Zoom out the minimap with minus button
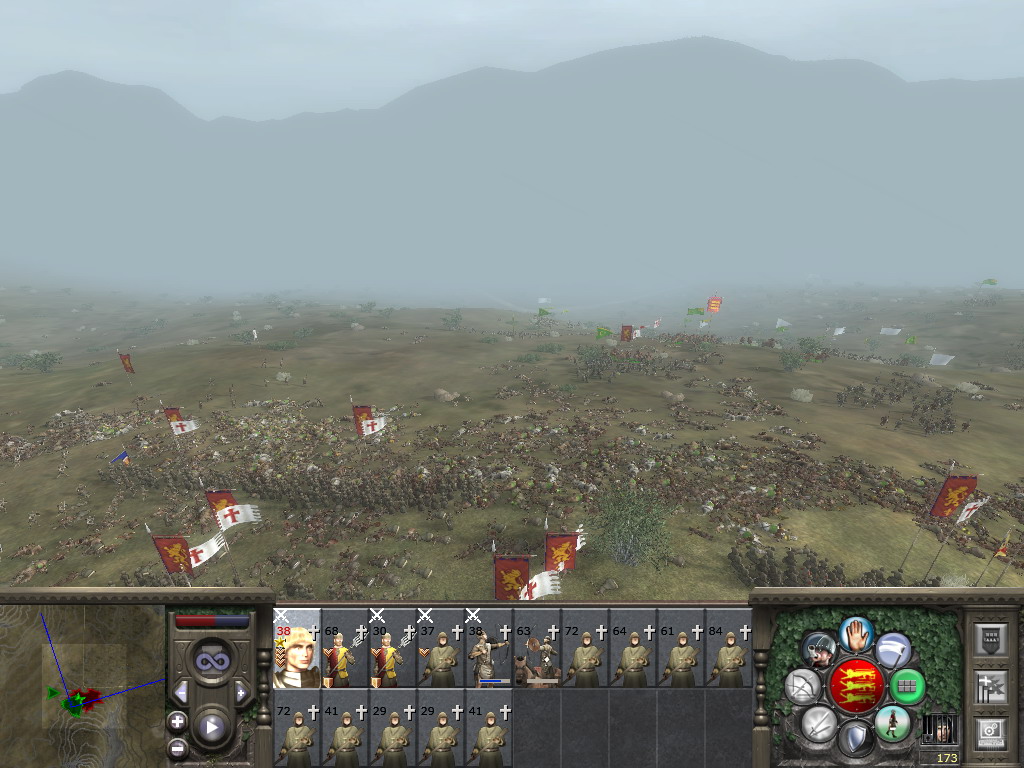Image resolution: width=1024 pixels, height=768 pixels. [x=177, y=746]
